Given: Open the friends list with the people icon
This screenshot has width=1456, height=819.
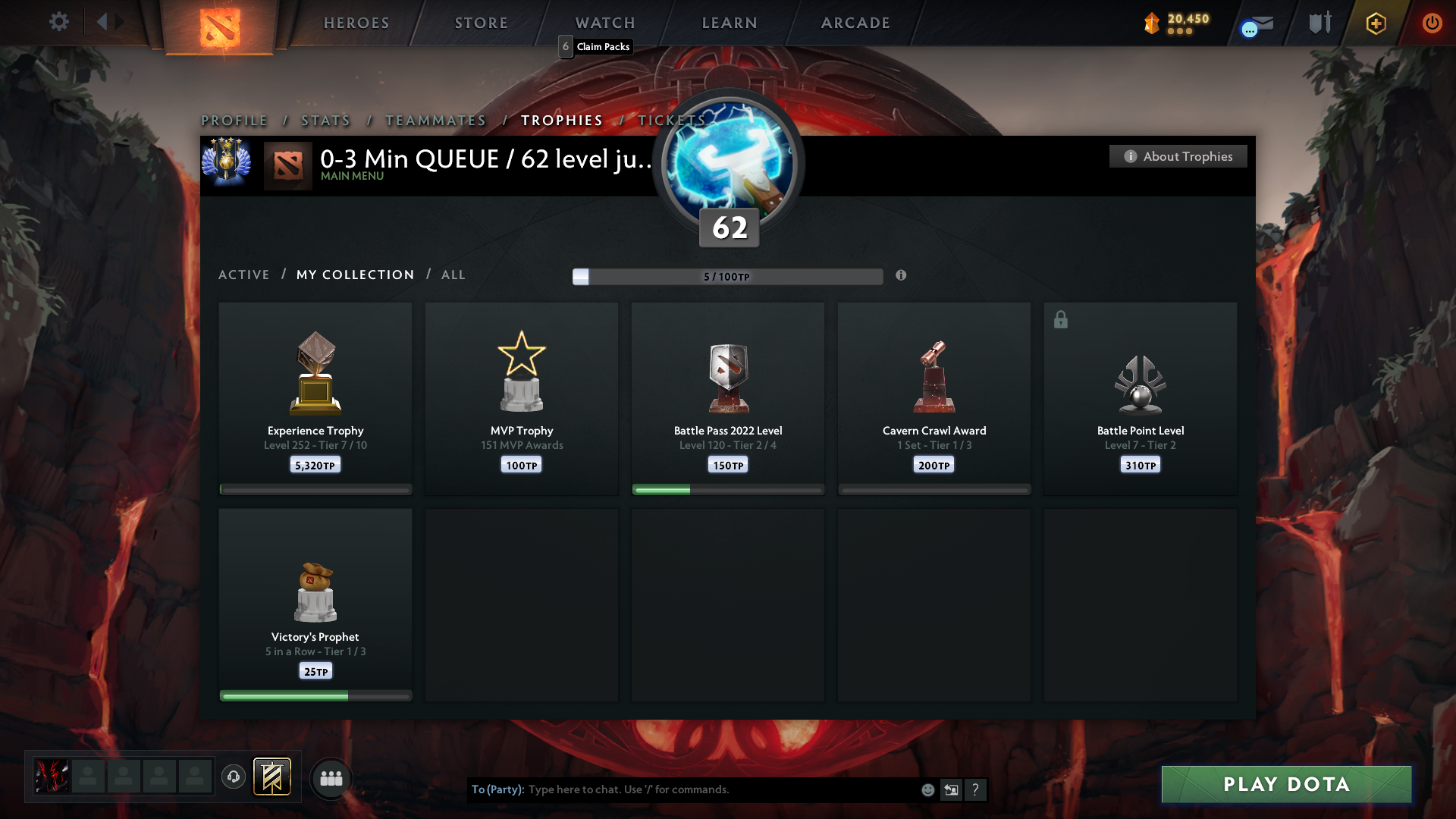Looking at the screenshot, I should [331, 778].
